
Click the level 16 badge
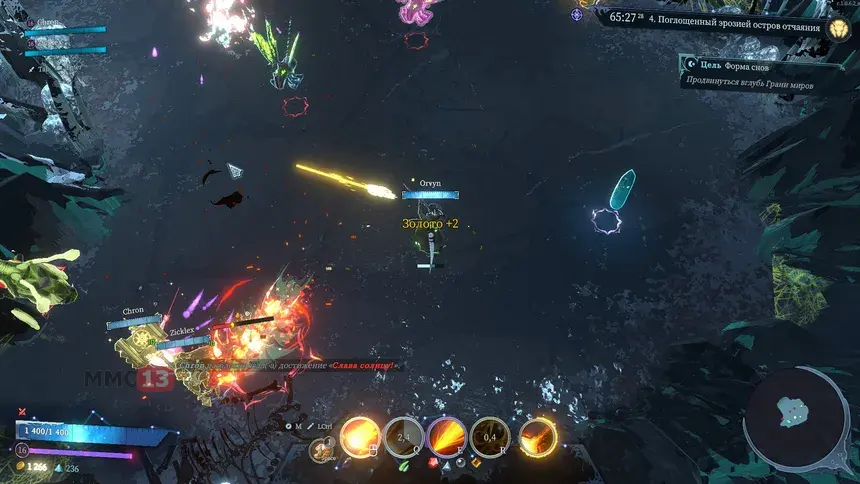21,451
